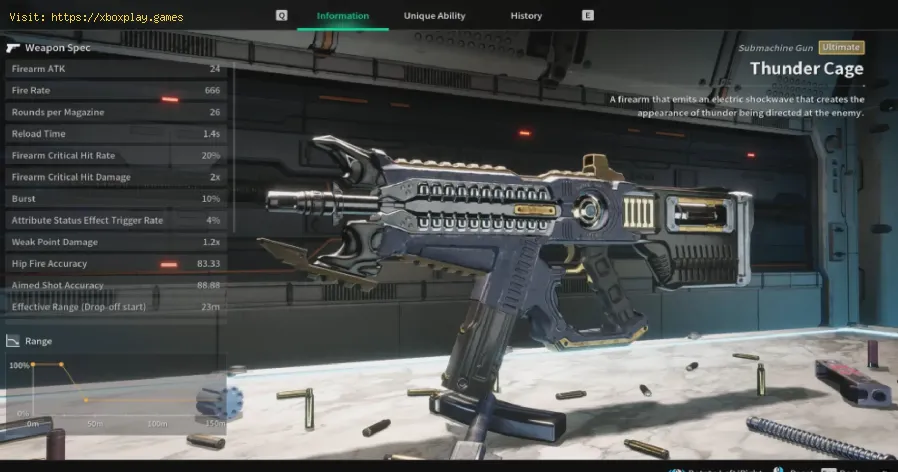898x472 pixels.
Task: Show the History tab
Action: [526, 16]
